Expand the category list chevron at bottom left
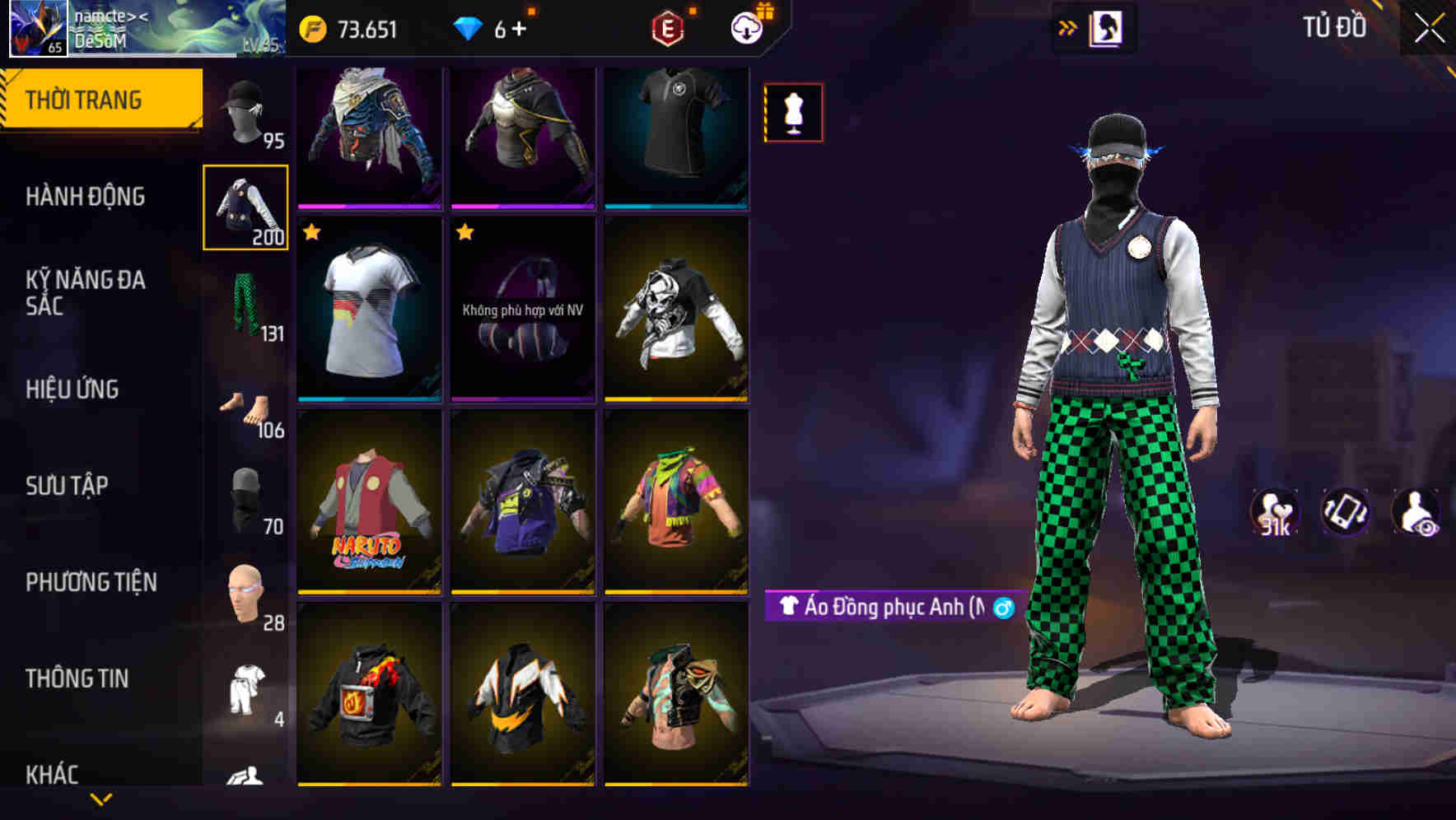Screen dimensions: 1456x820 point(100,799)
